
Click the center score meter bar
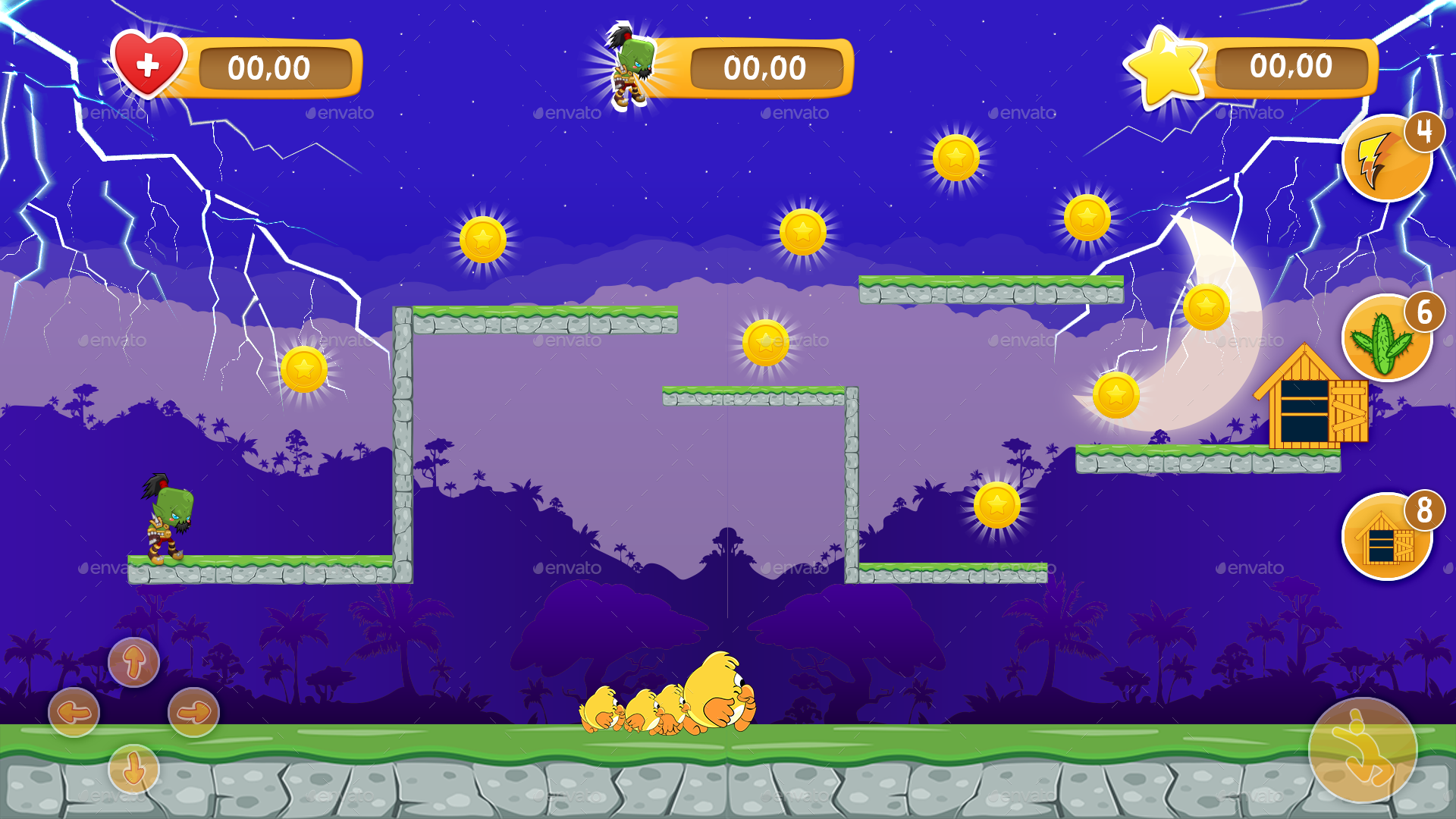point(762,67)
